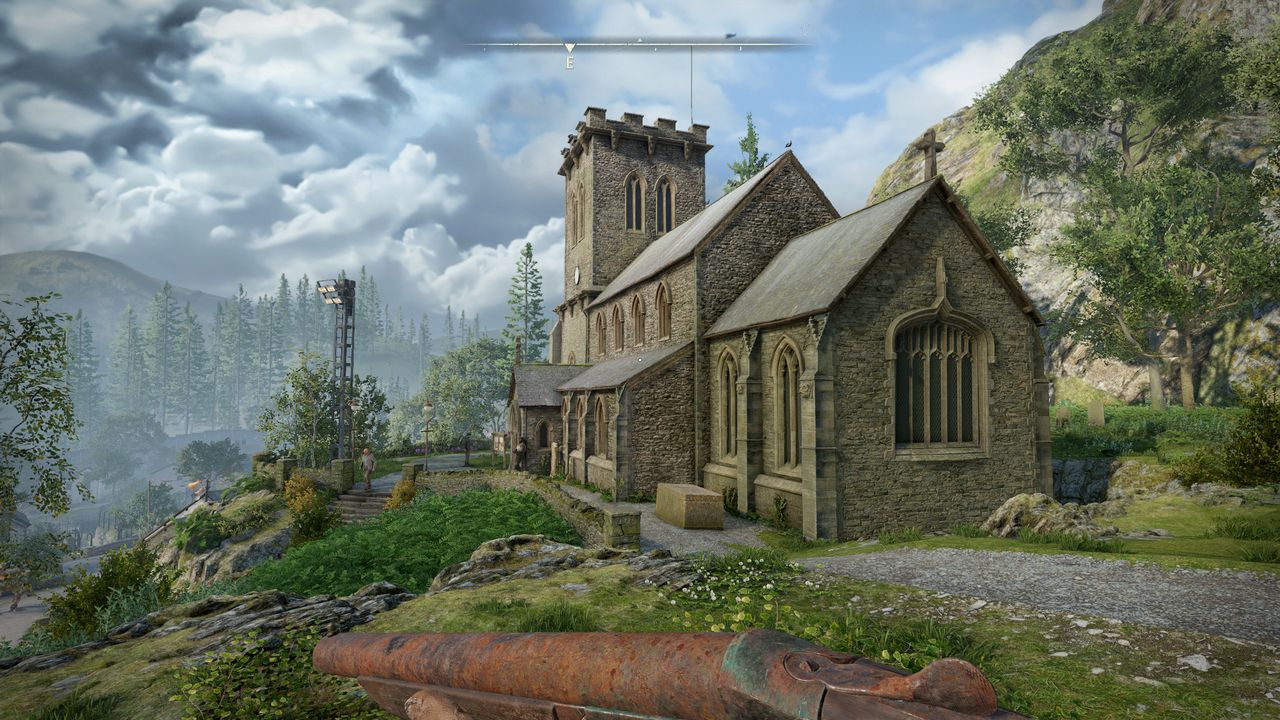The image size is (1280, 720).
Task: Click the East marker on the compass bar
Action: coord(569,61)
